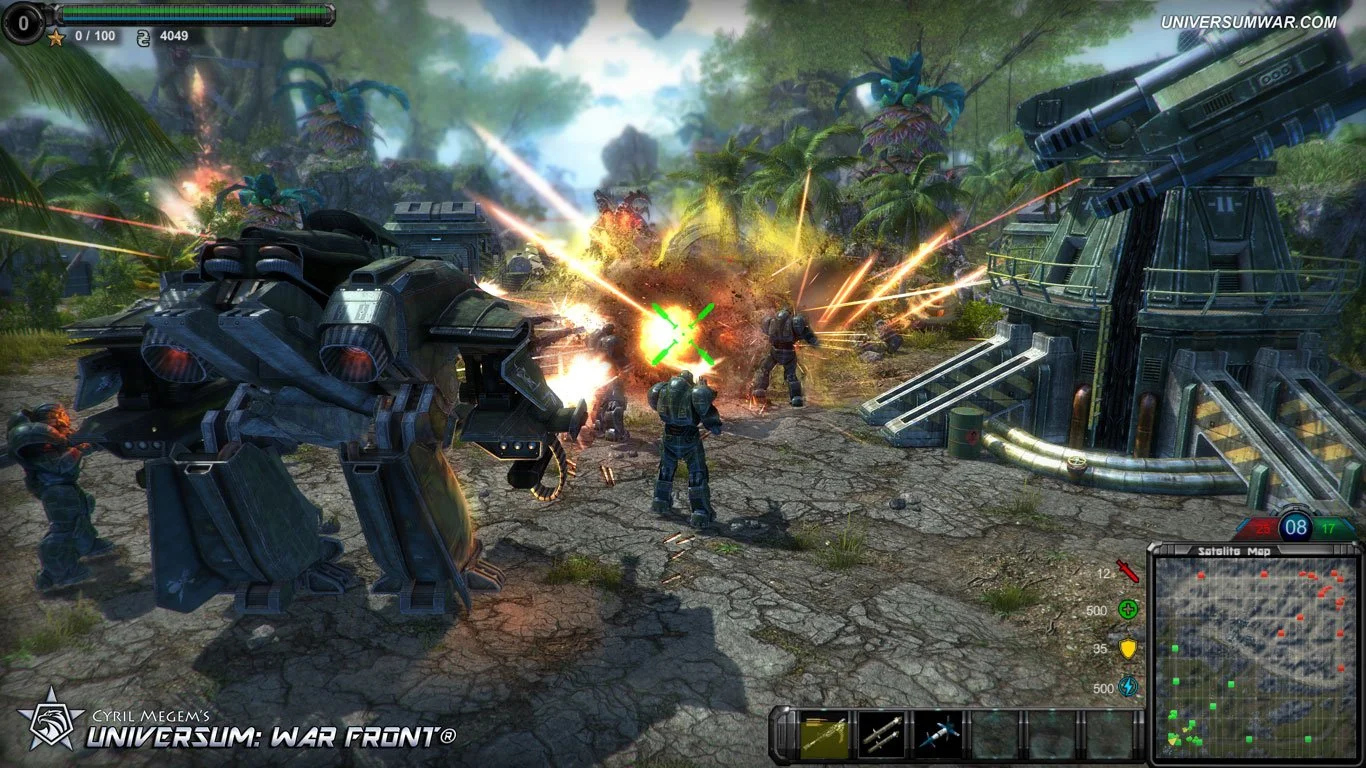Open the player level badge showing 0
The image size is (1366, 768).
click(23, 23)
